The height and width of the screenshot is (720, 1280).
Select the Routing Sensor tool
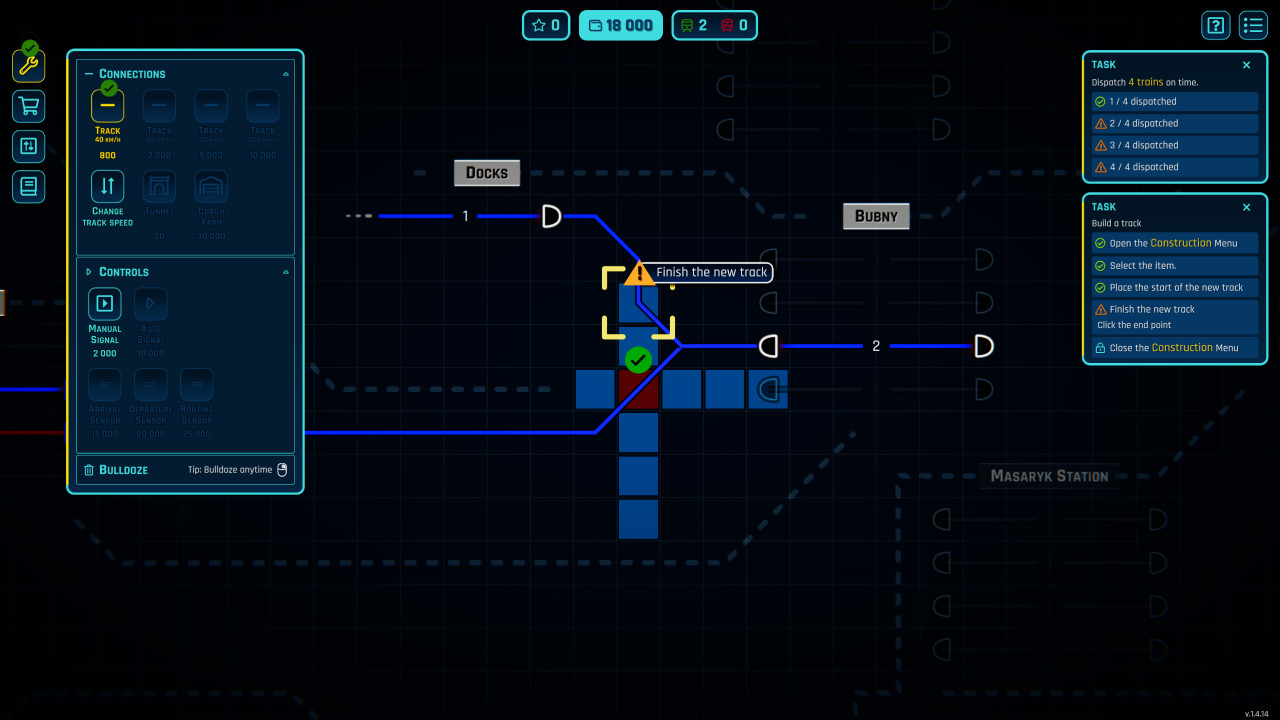point(196,384)
